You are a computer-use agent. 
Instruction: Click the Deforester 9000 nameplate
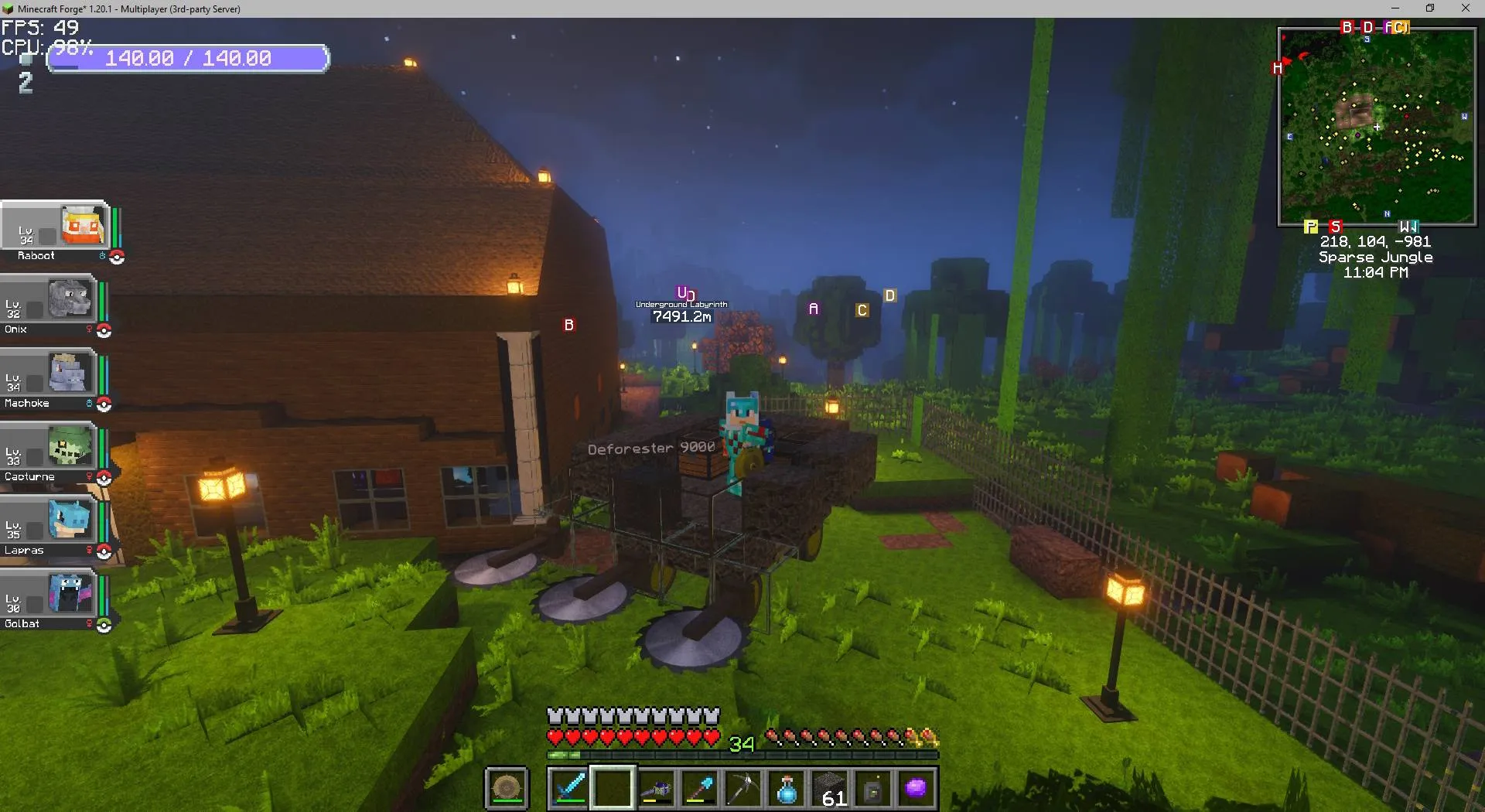(650, 447)
